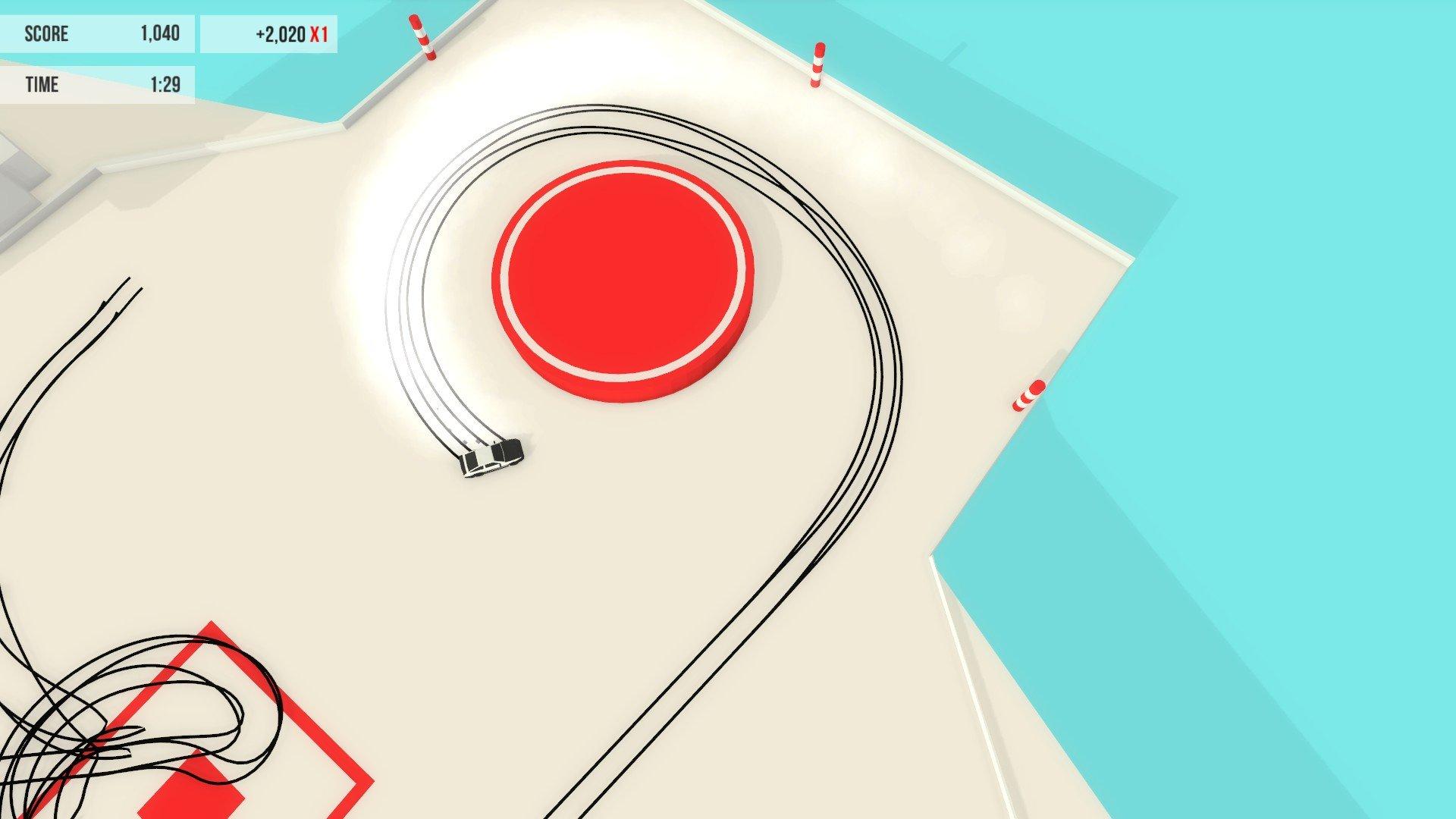Click the TIME panel showing 1:29
The width and height of the screenshot is (1456, 819).
[99, 85]
